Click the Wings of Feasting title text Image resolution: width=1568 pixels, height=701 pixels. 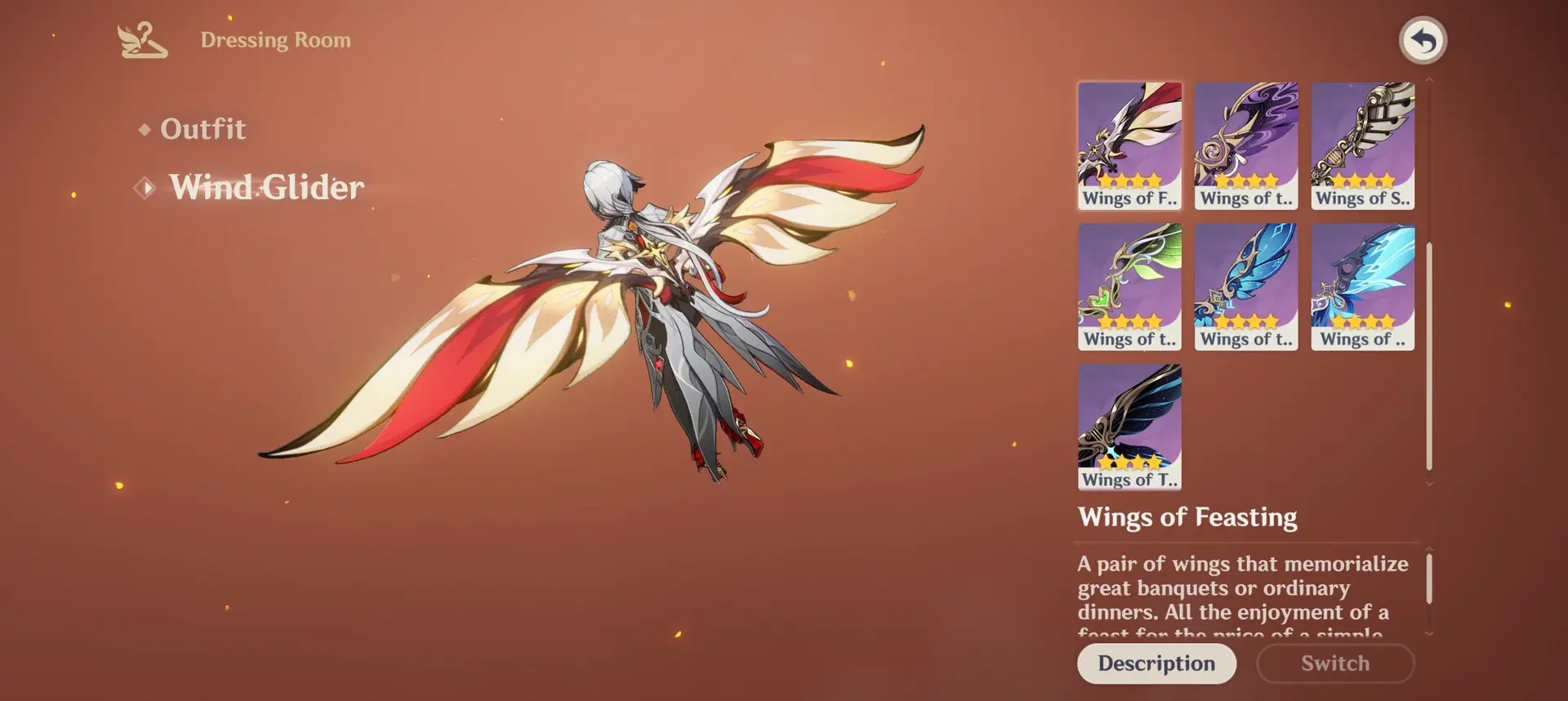point(1188,517)
